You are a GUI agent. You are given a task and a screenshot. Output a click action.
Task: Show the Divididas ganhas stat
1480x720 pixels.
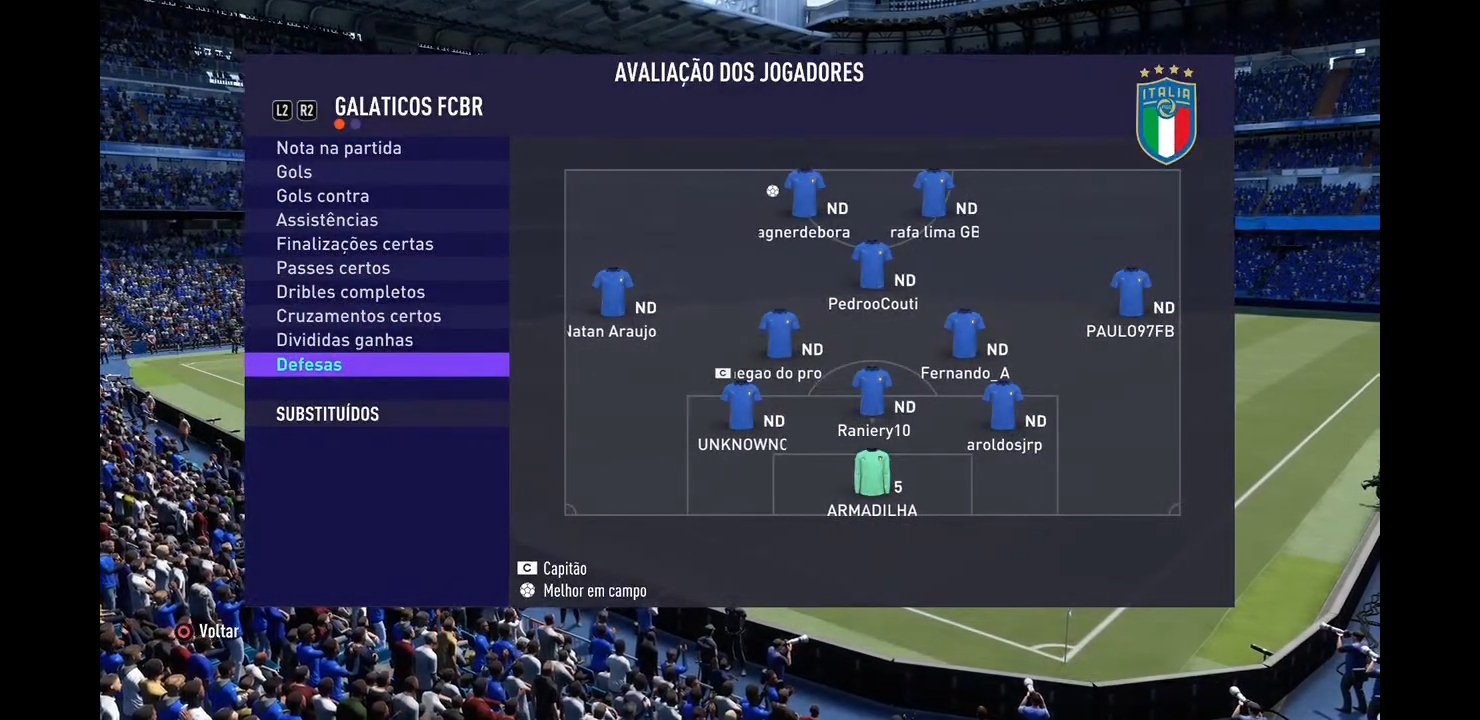coord(345,340)
